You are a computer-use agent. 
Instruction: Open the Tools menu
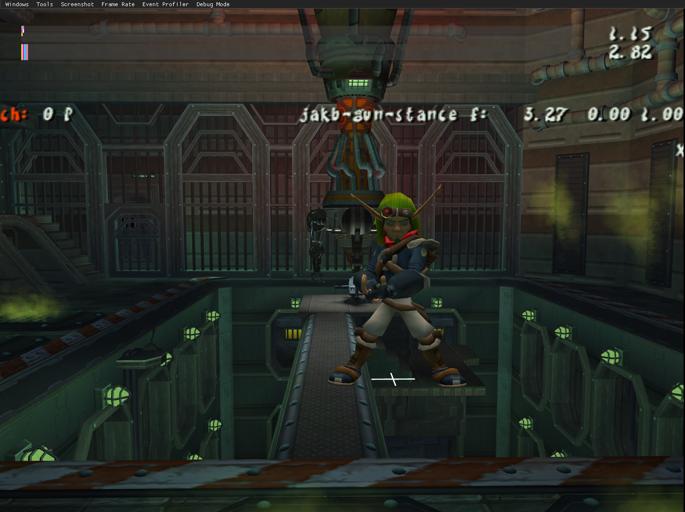tap(45, 4)
